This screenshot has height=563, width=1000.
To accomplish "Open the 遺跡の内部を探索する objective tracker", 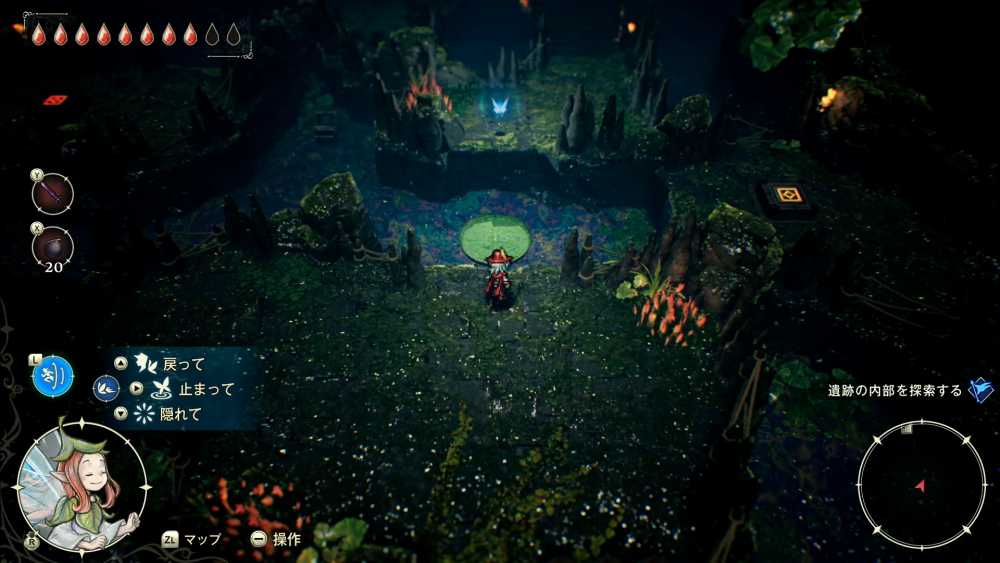I will pyautogui.click(x=895, y=390).
